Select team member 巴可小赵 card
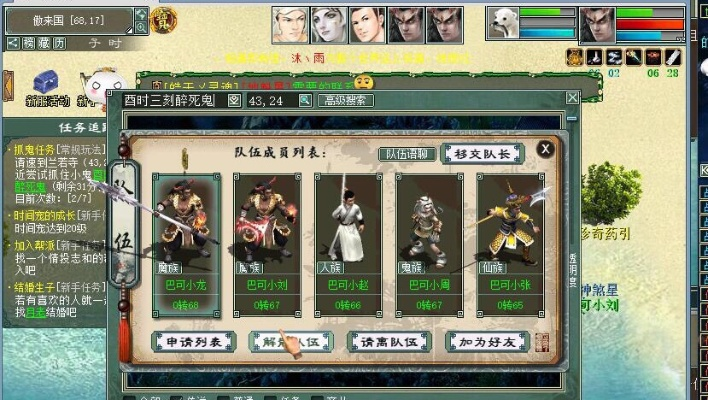This screenshot has width=708, height=400. (348, 242)
